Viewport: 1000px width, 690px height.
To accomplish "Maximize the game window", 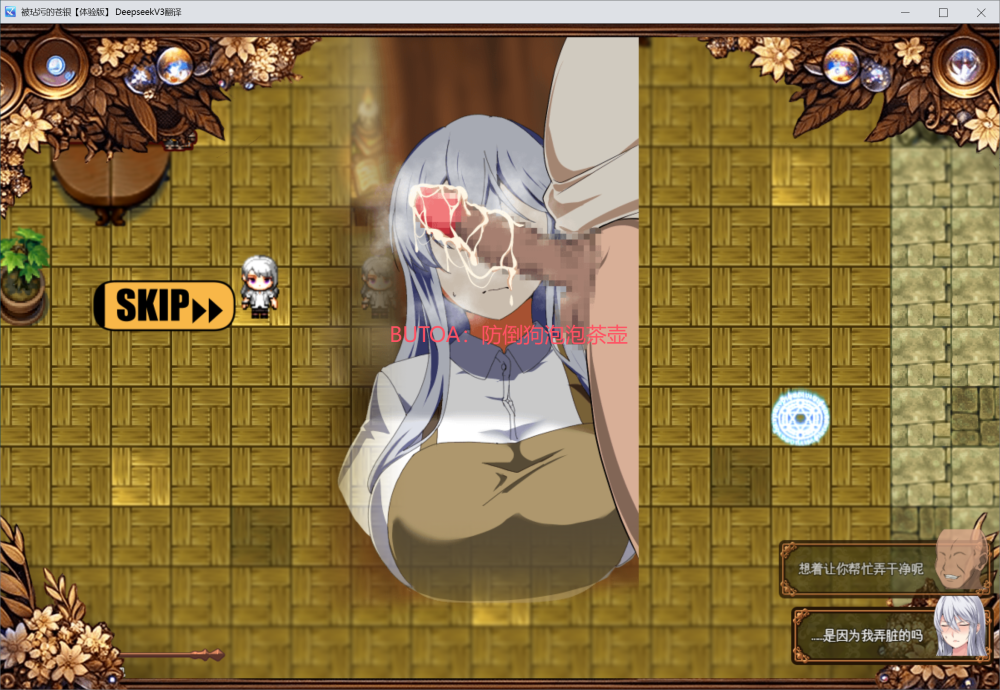I will tap(943, 12).
